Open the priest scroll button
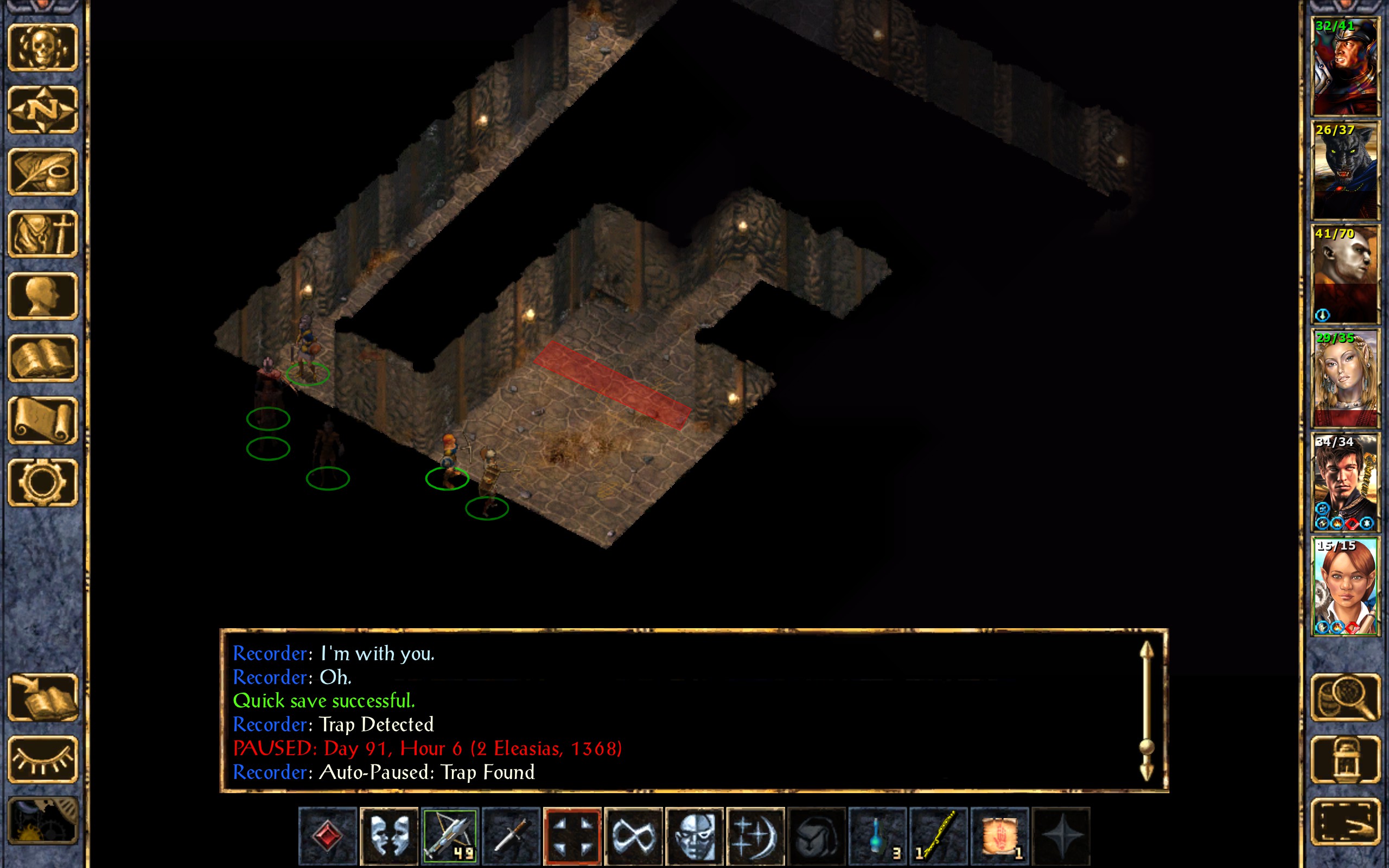 tap(42, 420)
